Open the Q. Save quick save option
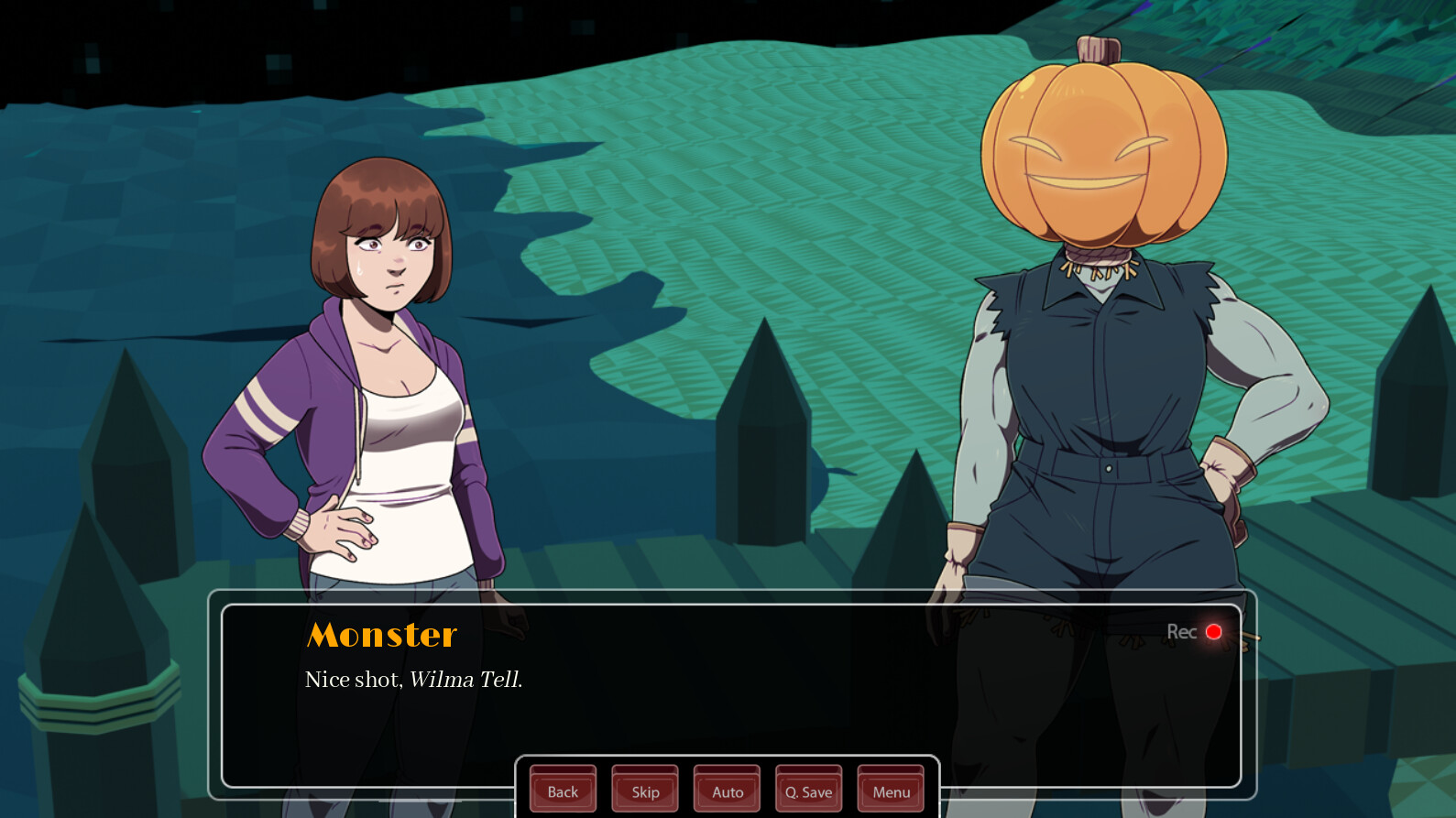Viewport: 1456px width, 818px height. (807, 790)
